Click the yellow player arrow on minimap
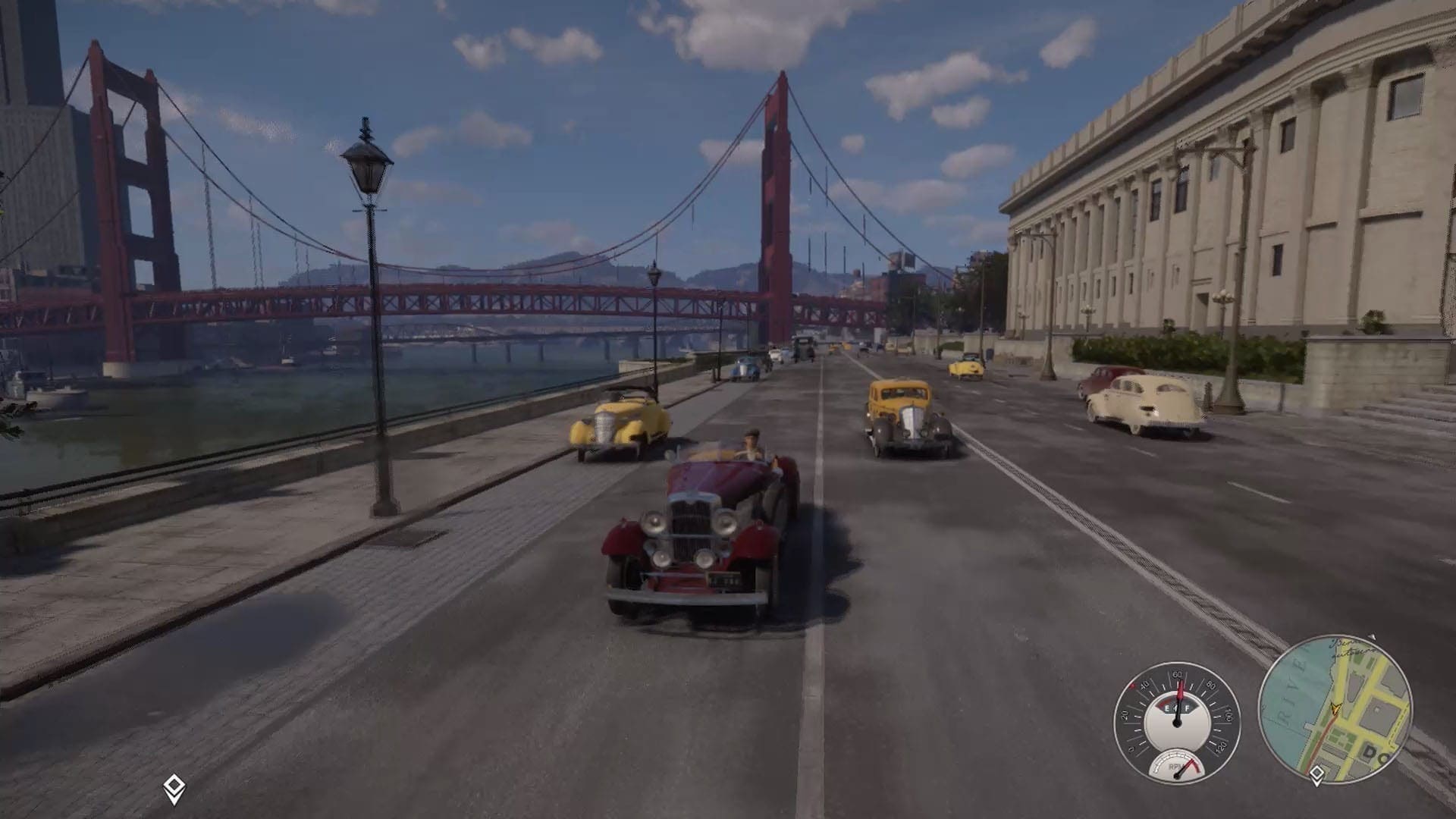1456x819 pixels. pos(1335,709)
